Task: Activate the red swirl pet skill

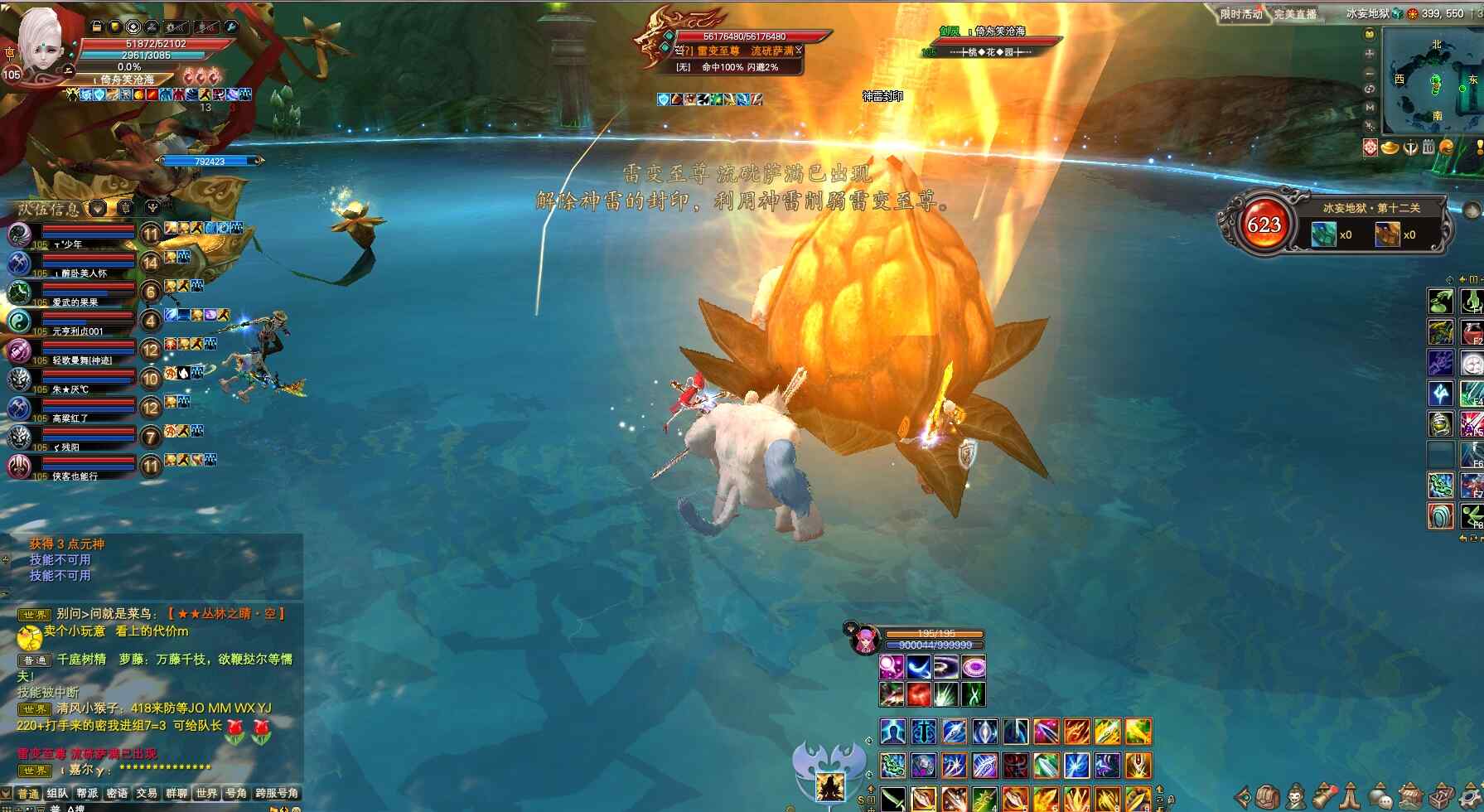Action: tap(918, 694)
